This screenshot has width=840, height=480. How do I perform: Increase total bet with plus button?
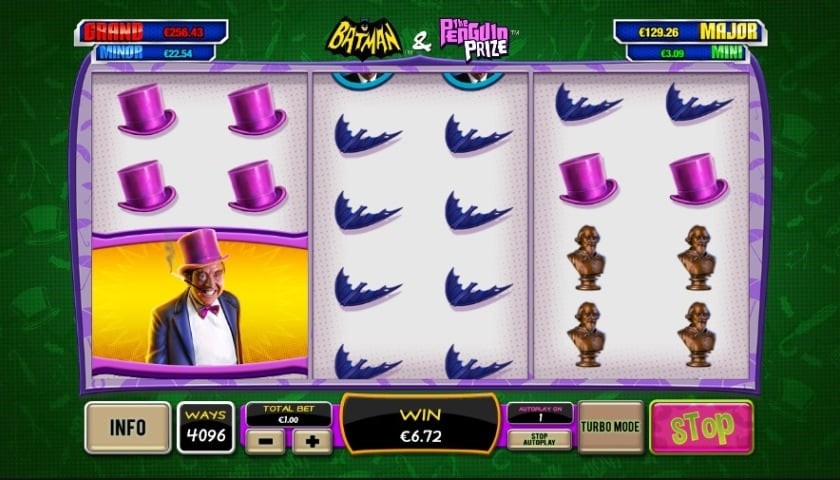tap(312, 441)
